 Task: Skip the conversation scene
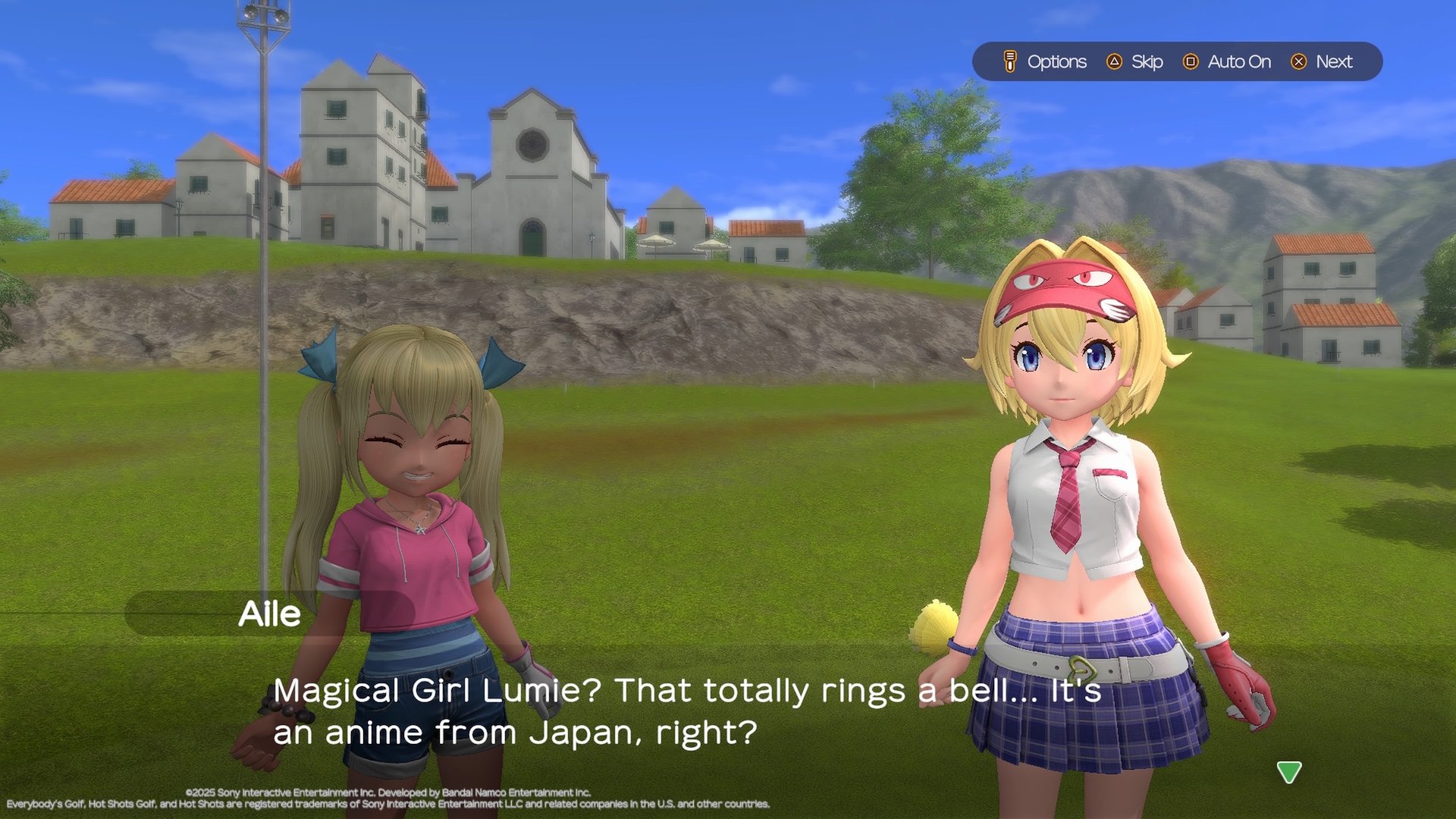click(1135, 61)
